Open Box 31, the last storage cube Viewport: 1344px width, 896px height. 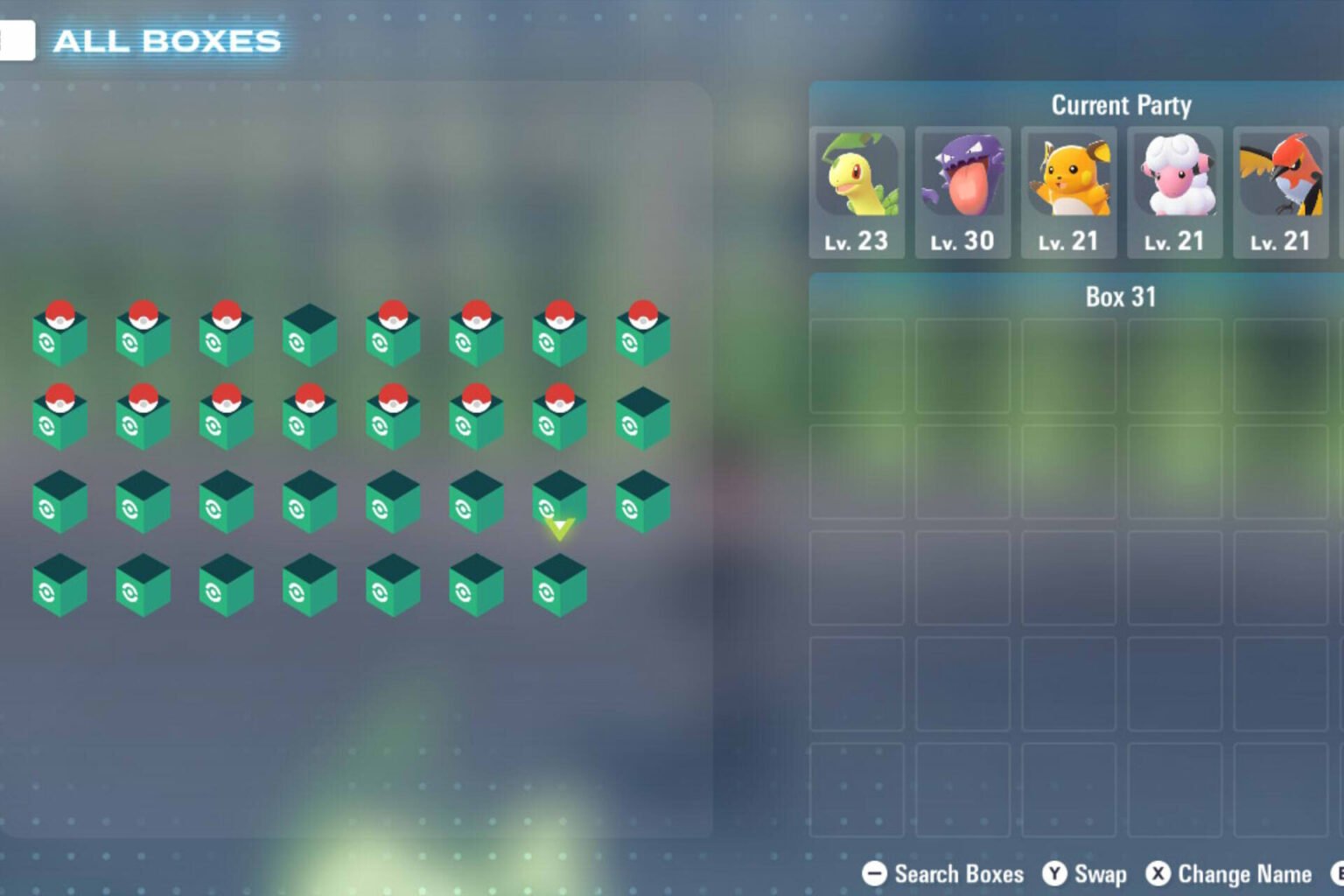click(559, 588)
